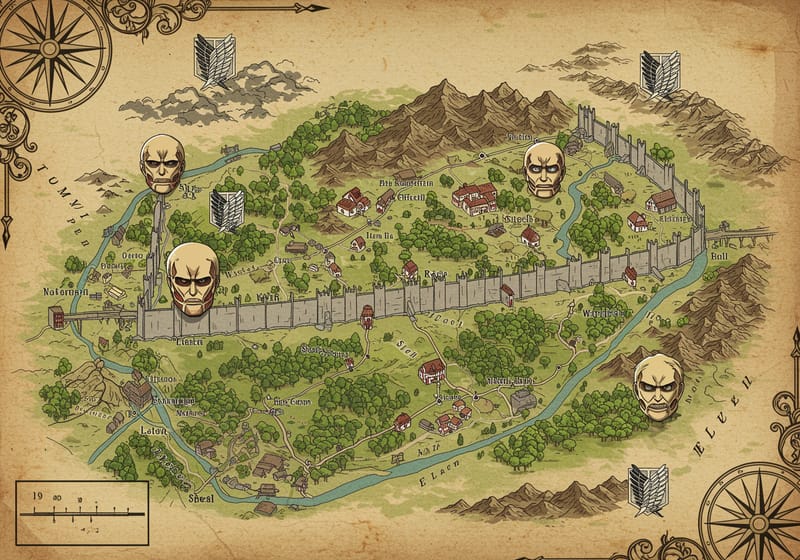800x560 pixels.
Task: Choose the Survey Corps emblem among the western trees
Action: (x=226, y=210)
